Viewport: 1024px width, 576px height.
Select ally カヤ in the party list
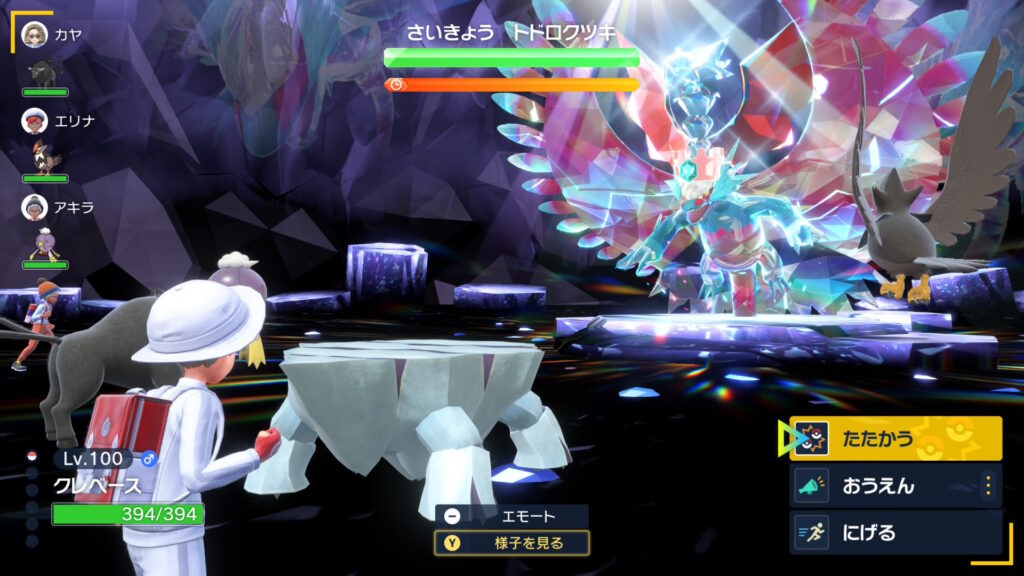coord(52,36)
